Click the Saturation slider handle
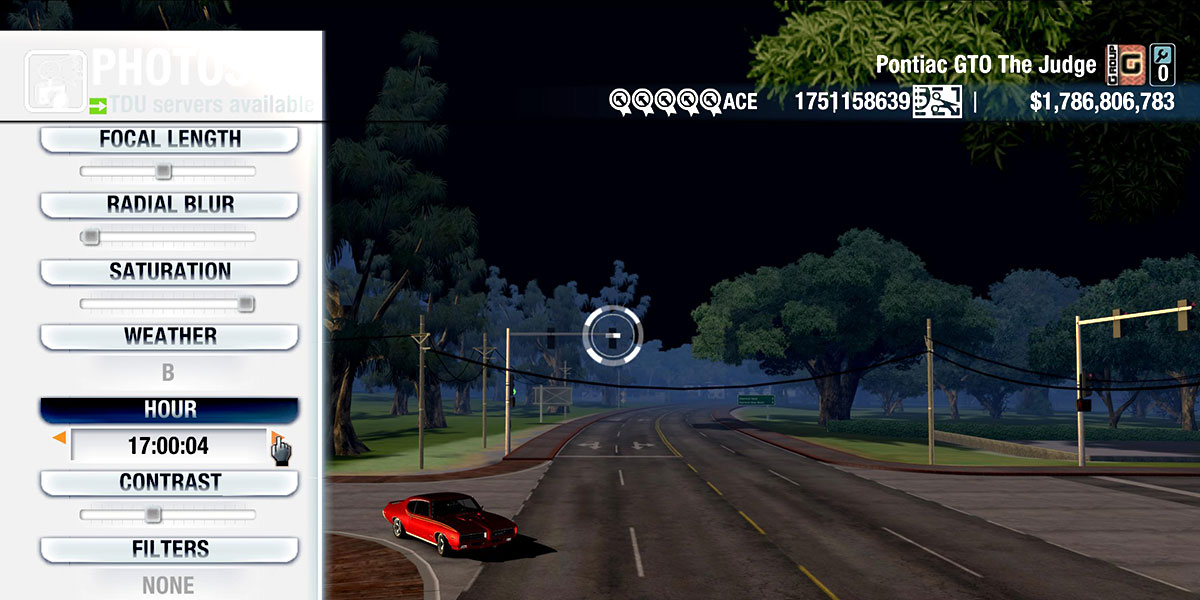Viewport: 1200px width, 600px height. click(x=245, y=304)
